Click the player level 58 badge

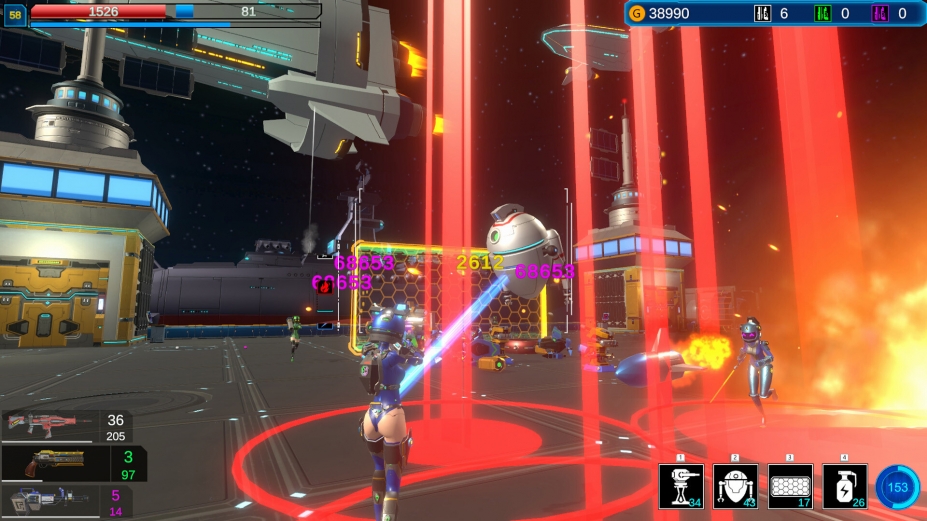[15, 14]
